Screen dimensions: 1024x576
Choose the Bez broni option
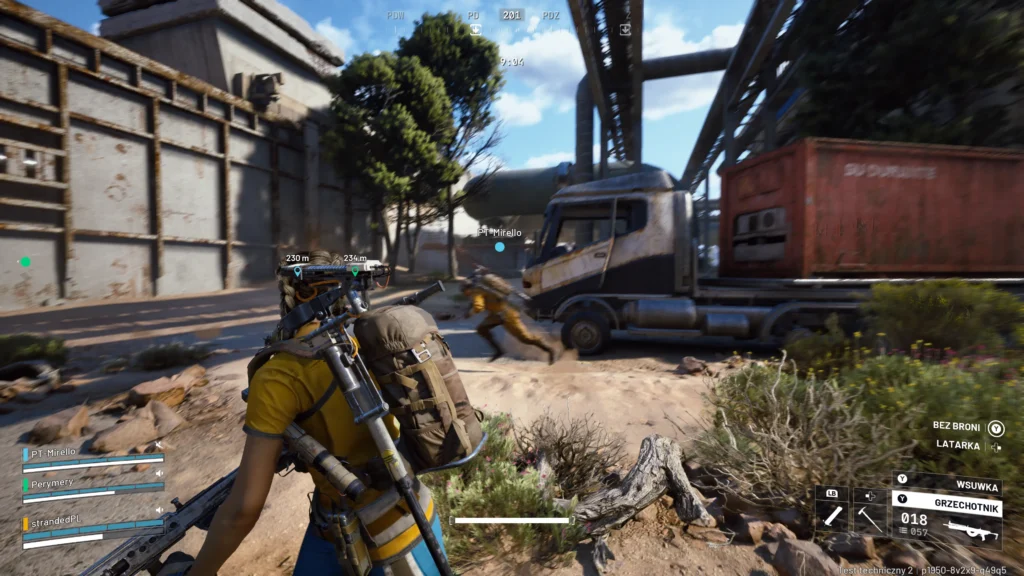[956, 426]
